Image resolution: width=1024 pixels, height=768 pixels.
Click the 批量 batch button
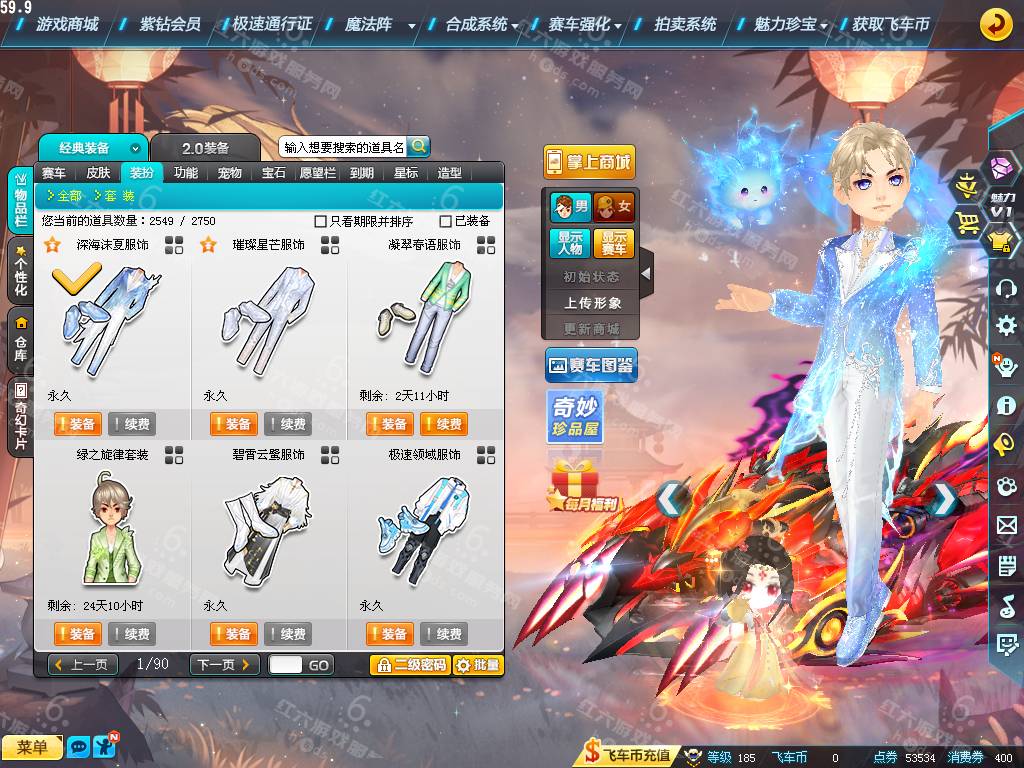pyautogui.click(x=478, y=665)
